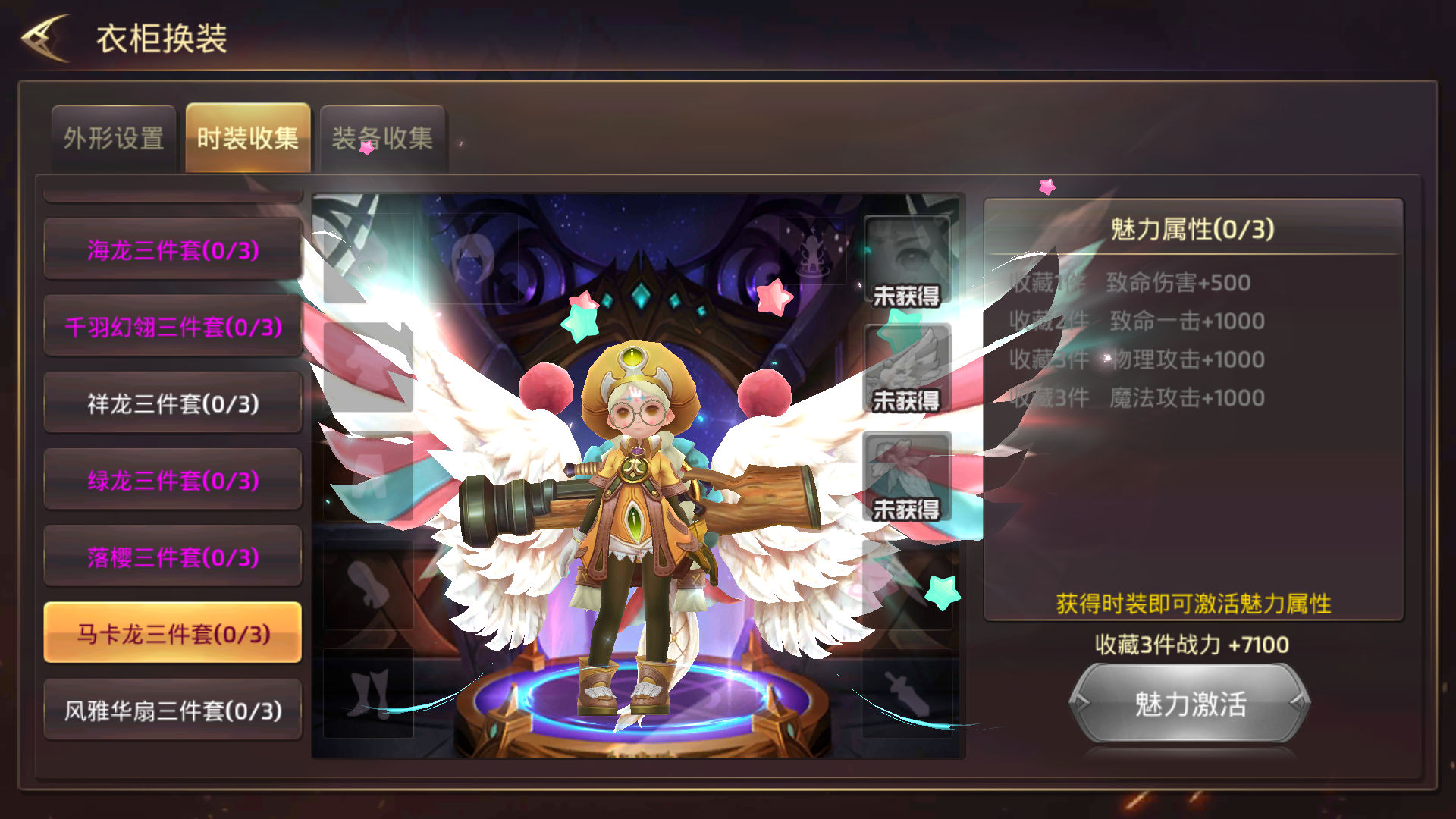Click the 魅力激活 button
Viewport: 1456px width, 819px height.
tap(1190, 704)
